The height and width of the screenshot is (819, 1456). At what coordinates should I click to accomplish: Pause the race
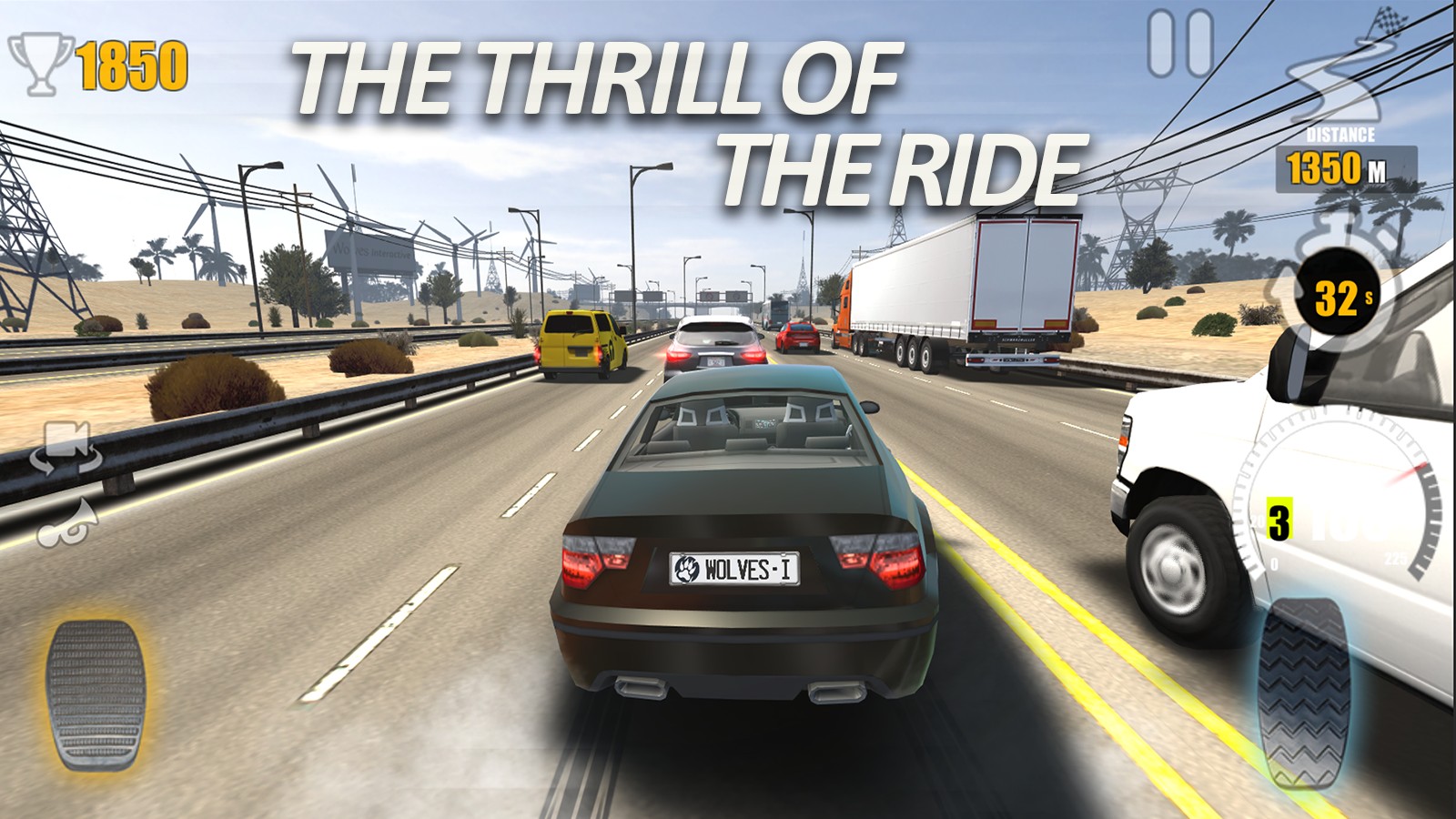1180,43
